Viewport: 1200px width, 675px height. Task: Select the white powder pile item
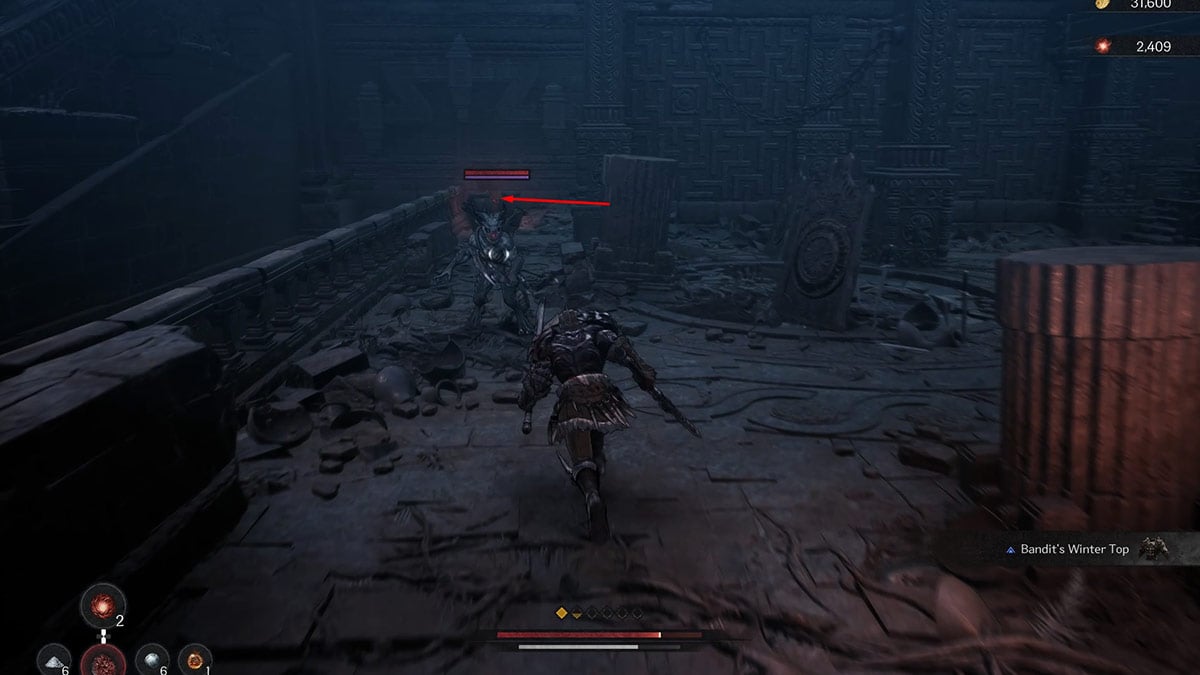[x=53, y=660]
